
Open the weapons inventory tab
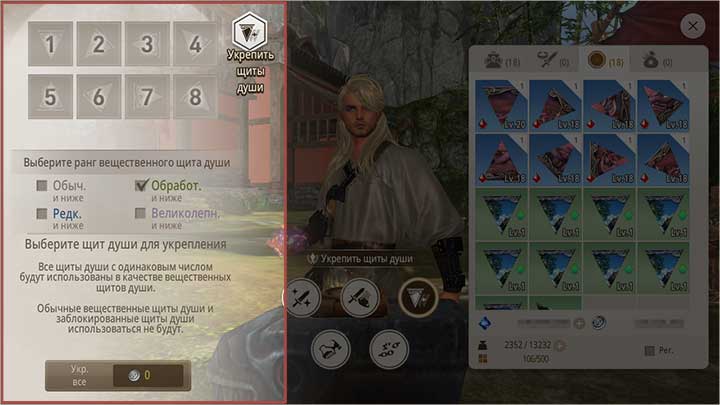548,60
